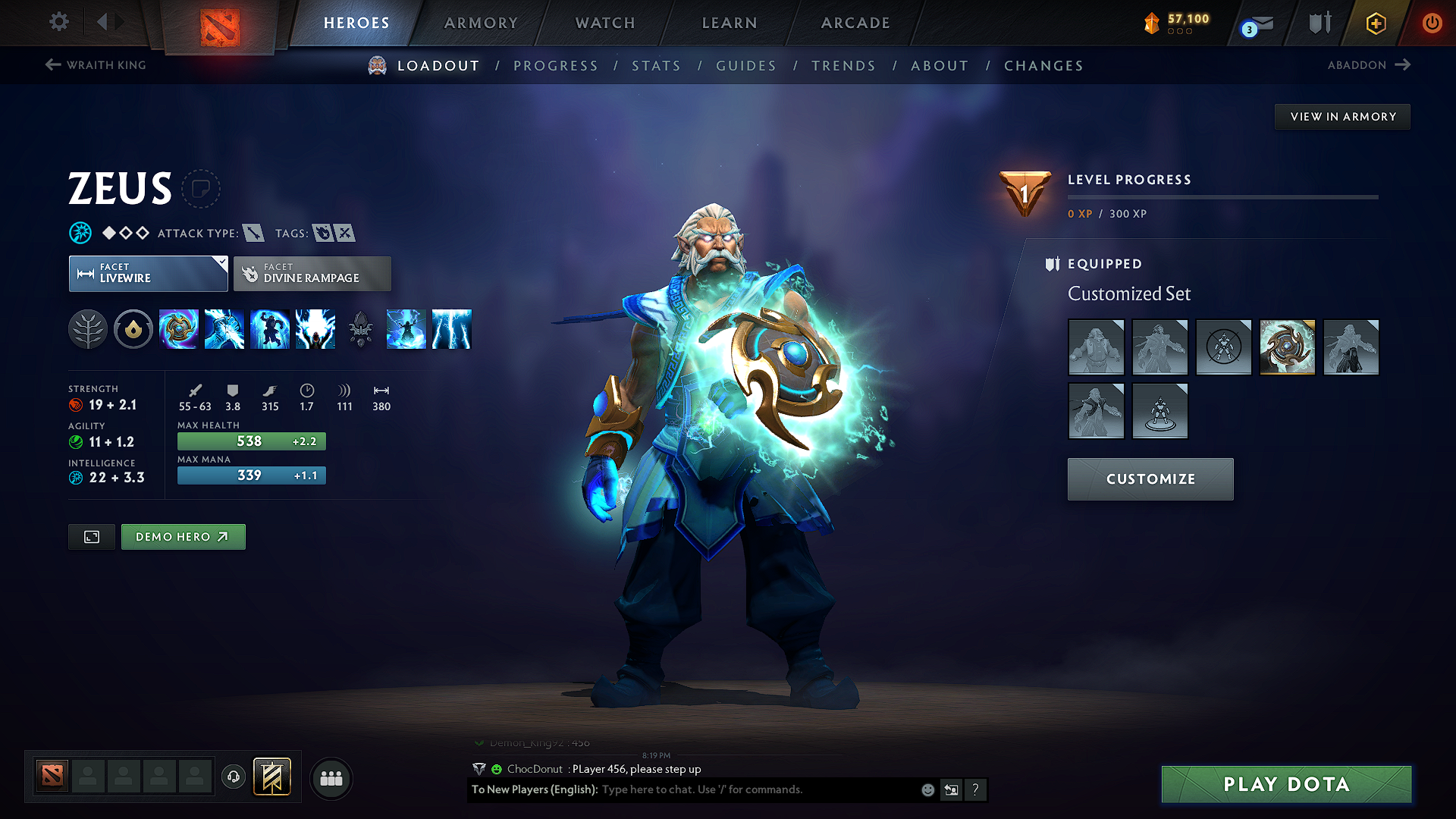Screen dimensions: 1456x819
Task: View the Thundergod's Wrath ability icon
Action: point(451,329)
